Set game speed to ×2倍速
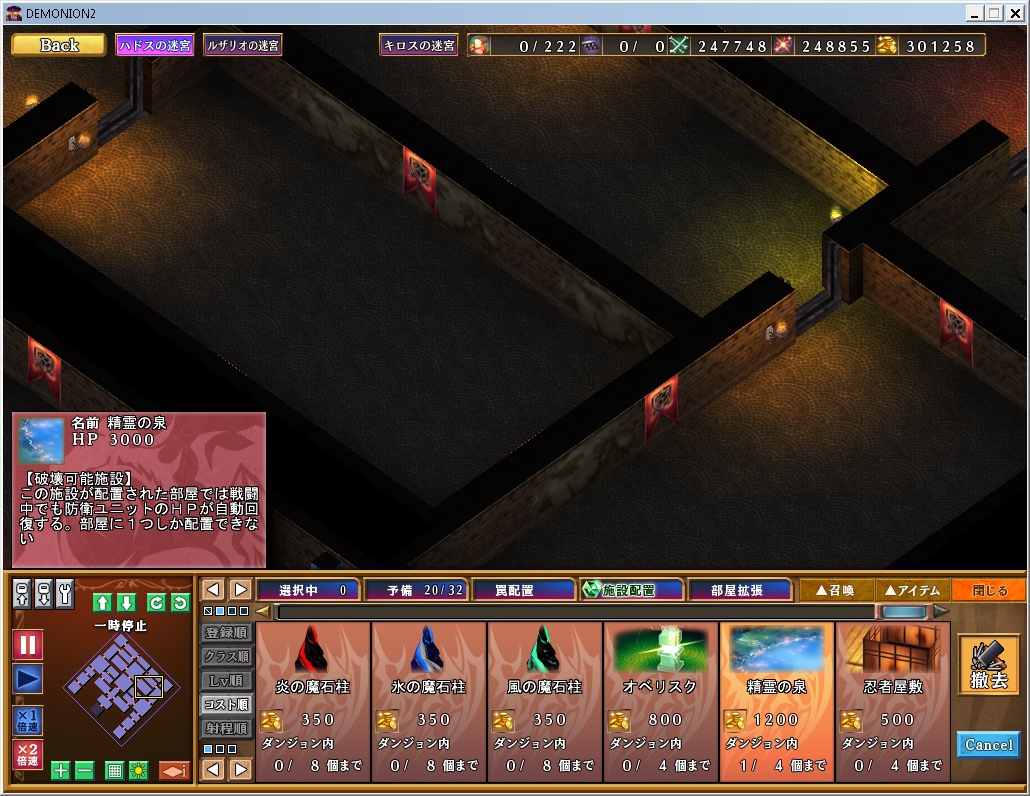This screenshot has height=796, width=1030. click(x=28, y=755)
